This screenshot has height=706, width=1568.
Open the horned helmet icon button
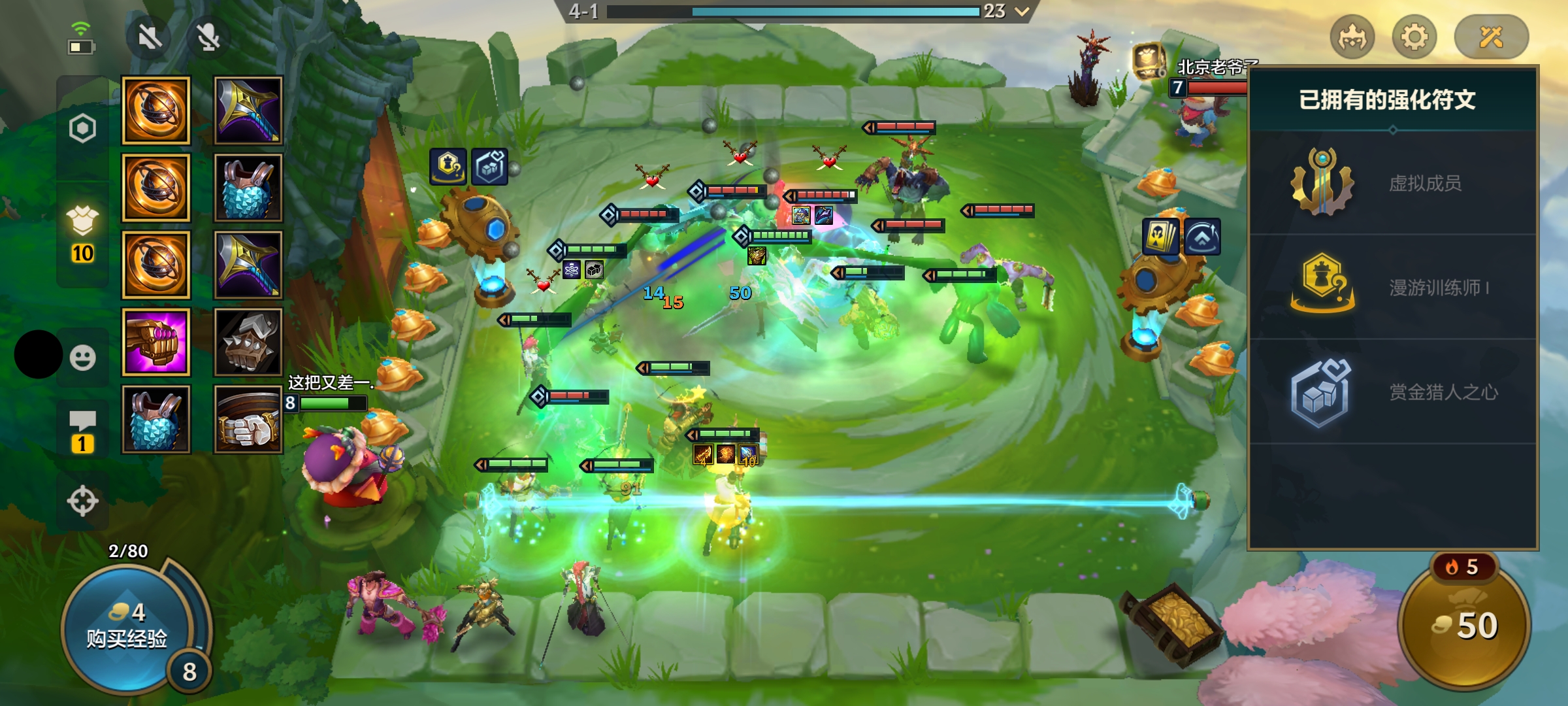pos(1352,37)
